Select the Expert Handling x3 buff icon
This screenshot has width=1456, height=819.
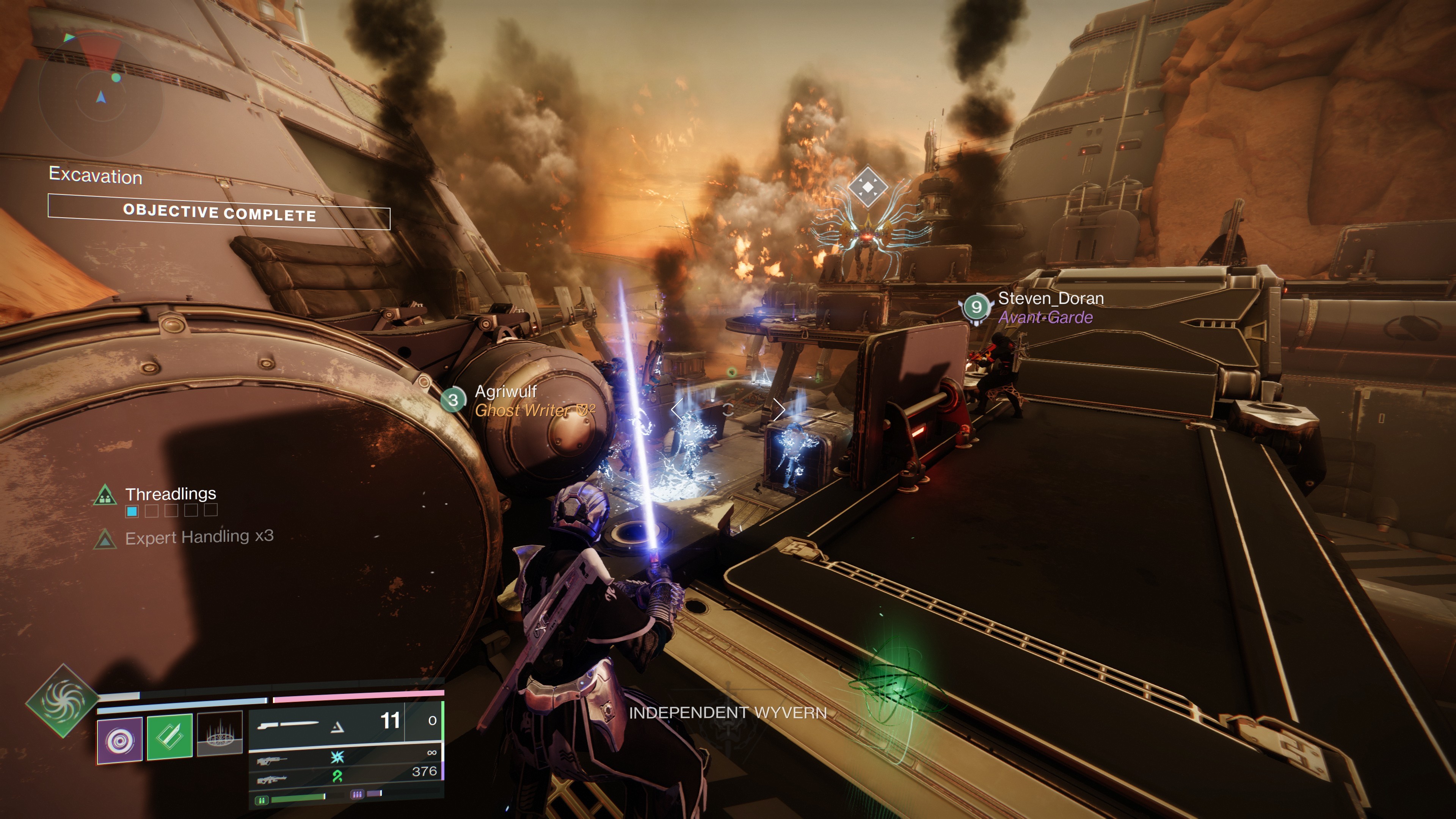click(x=105, y=539)
